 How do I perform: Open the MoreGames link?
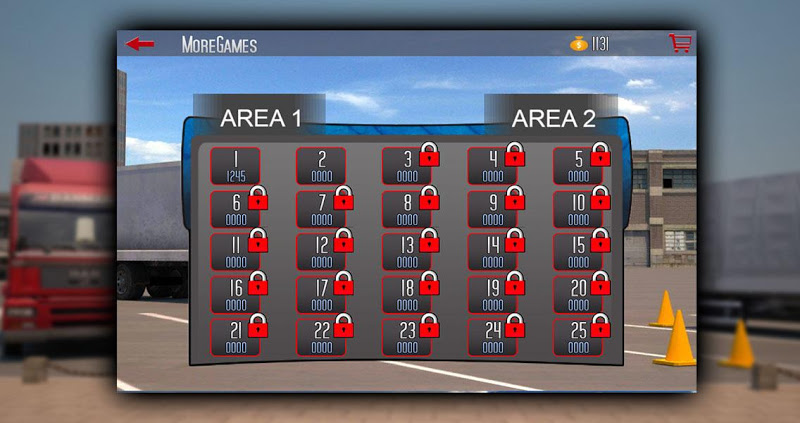(x=219, y=45)
